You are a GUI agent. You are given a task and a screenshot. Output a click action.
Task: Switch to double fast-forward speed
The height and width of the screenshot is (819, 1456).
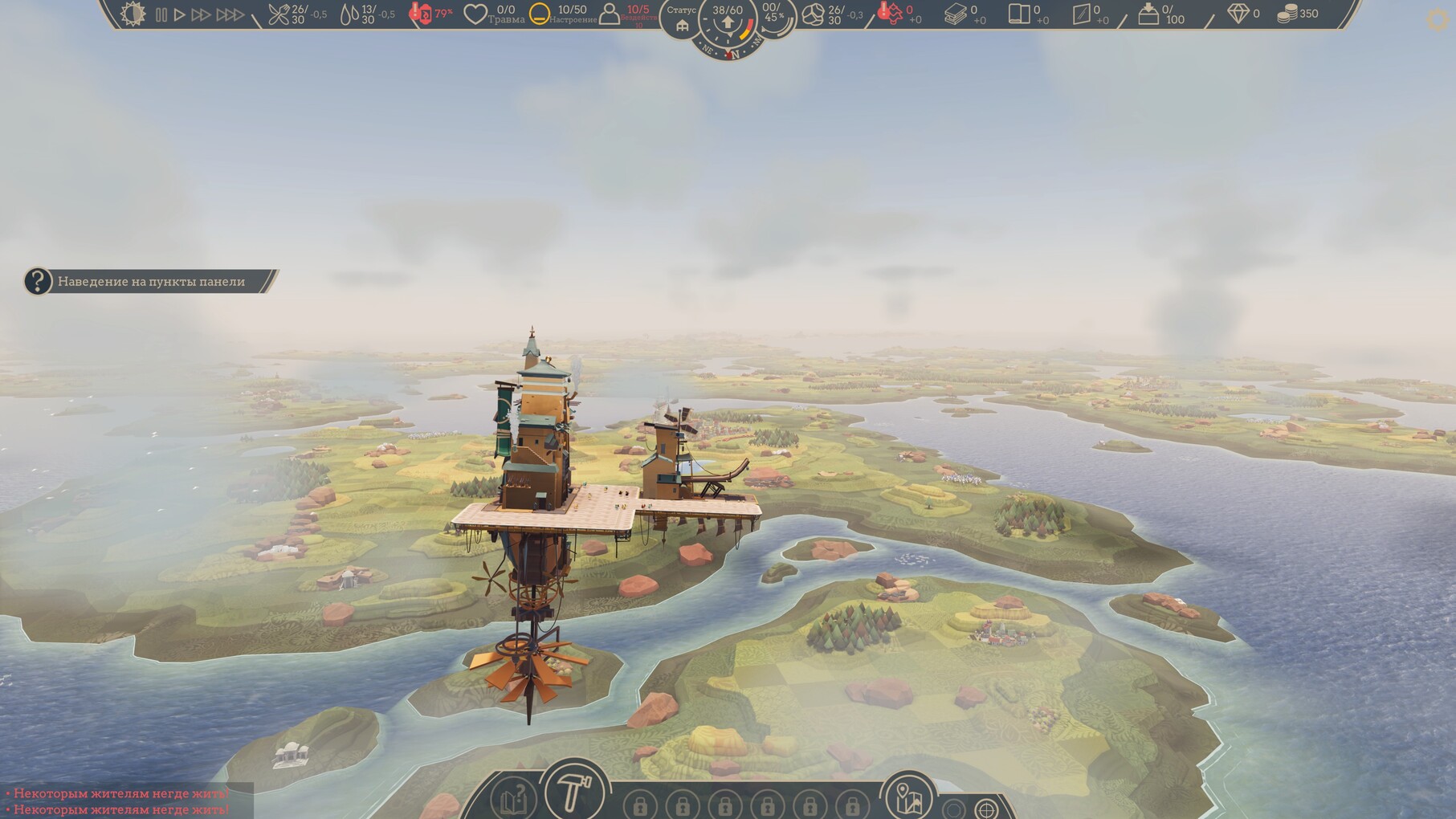[x=201, y=14]
